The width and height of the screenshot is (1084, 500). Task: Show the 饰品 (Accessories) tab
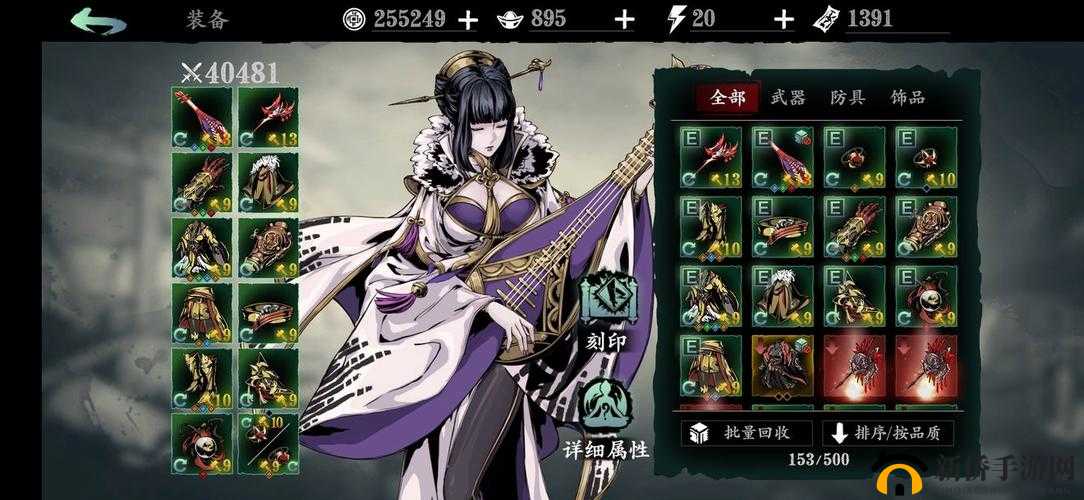click(908, 97)
